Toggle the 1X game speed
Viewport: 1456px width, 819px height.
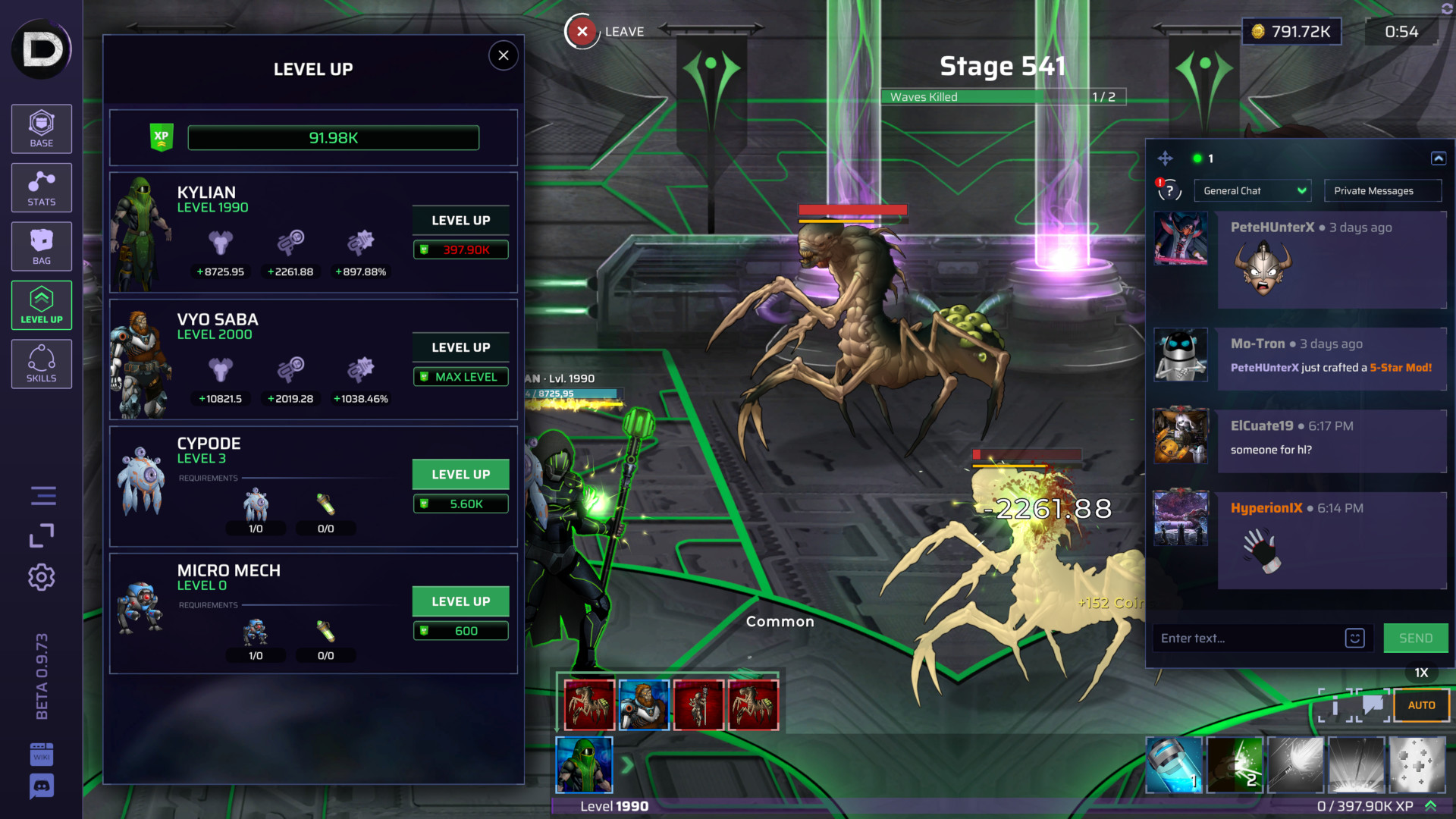[x=1421, y=672]
